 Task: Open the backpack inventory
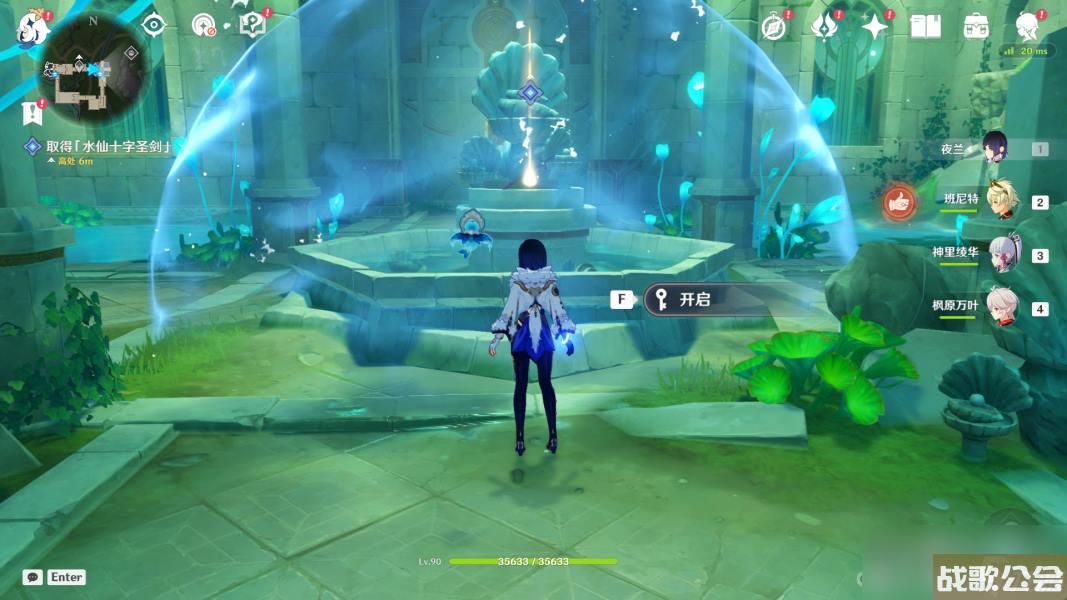(976, 27)
